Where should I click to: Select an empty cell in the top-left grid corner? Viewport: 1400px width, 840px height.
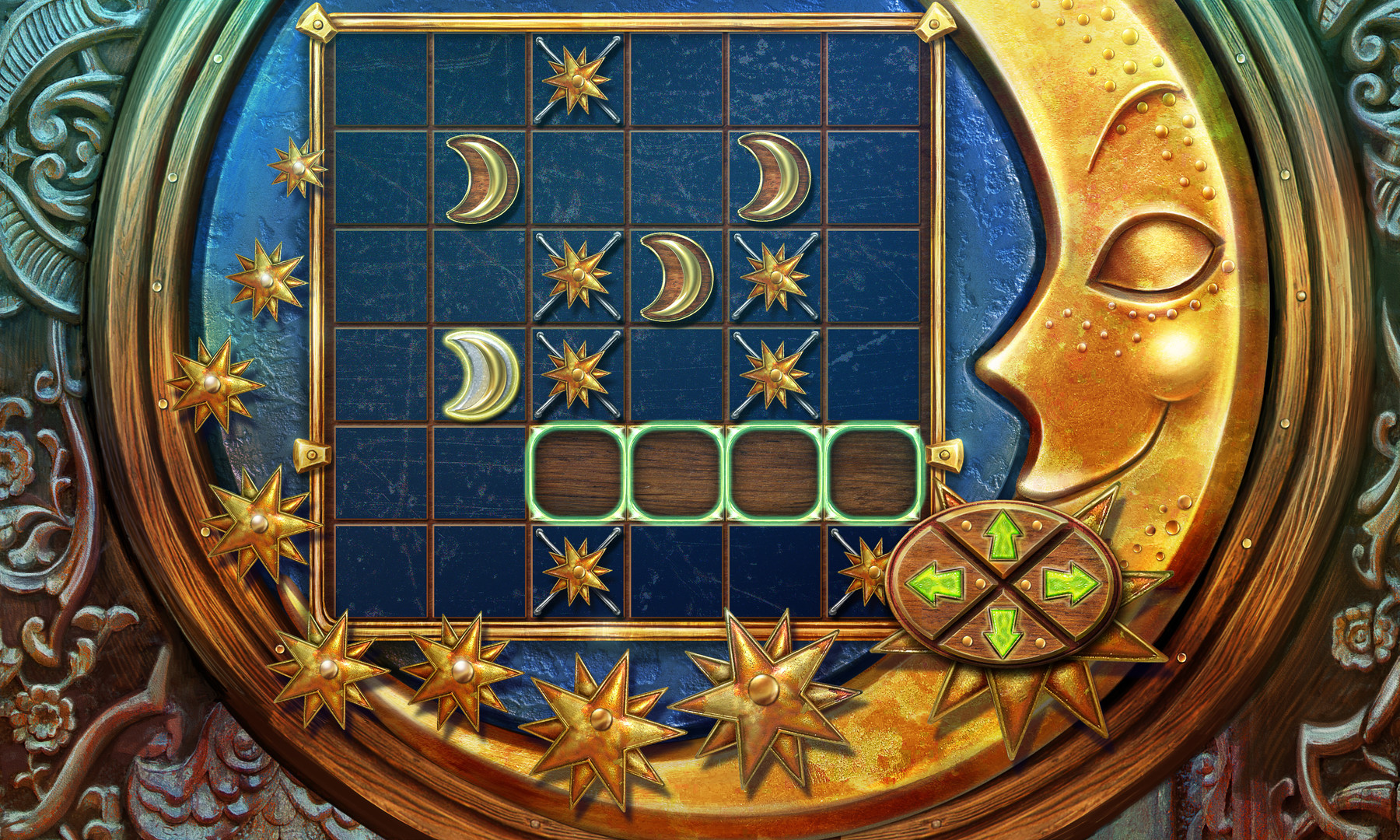381,78
